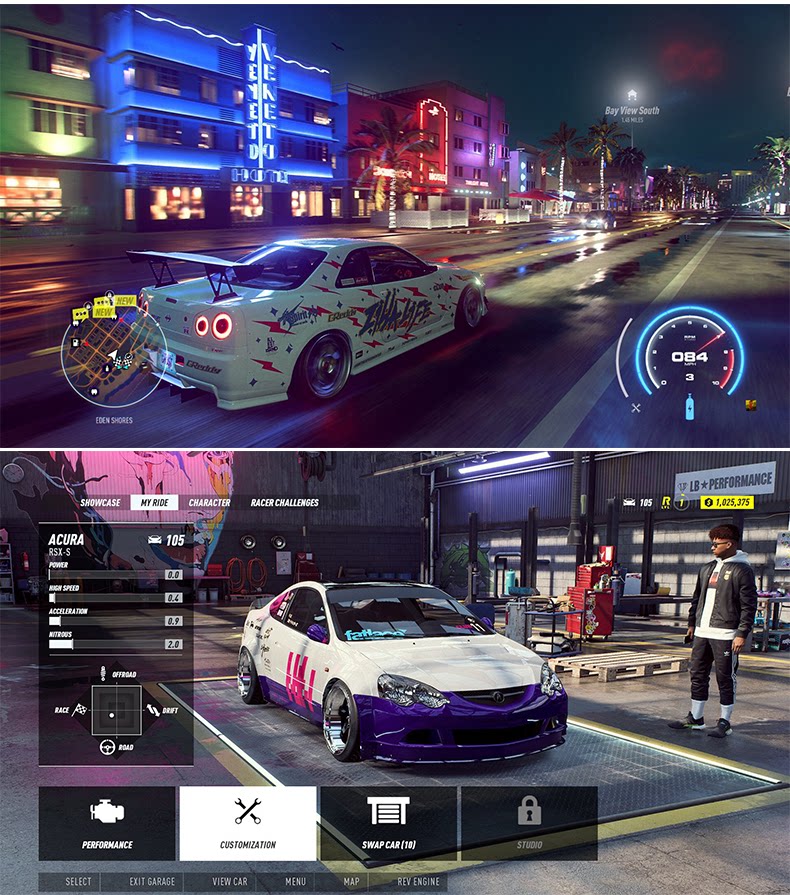This screenshot has height=895, width=790.
Task: Go to the Racer Challenges tab
Action: (x=284, y=503)
